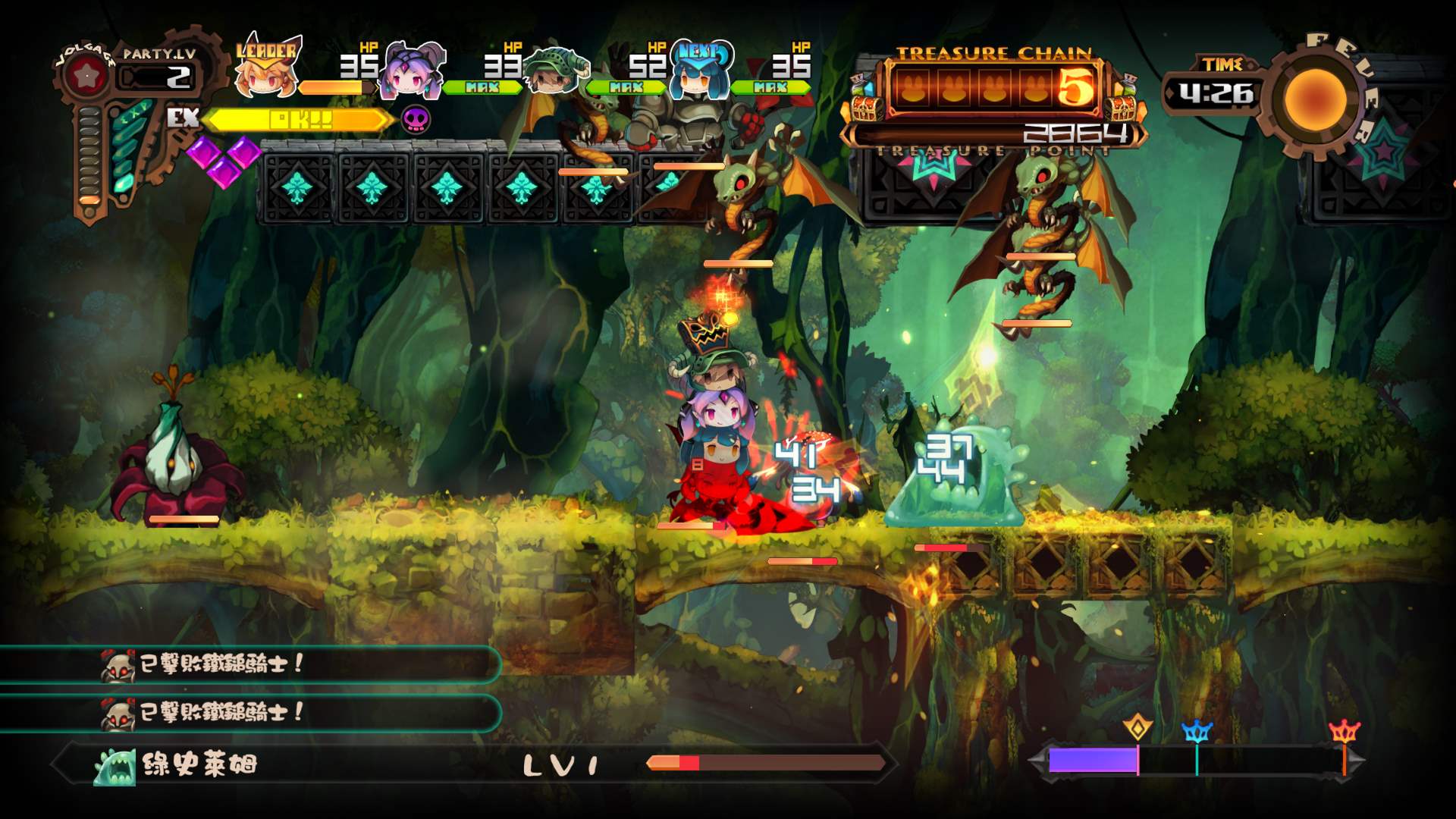Image resolution: width=1456 pixels, height=819 pixels.
Task: Expand the Party LV display
Action: pos(155,68)
